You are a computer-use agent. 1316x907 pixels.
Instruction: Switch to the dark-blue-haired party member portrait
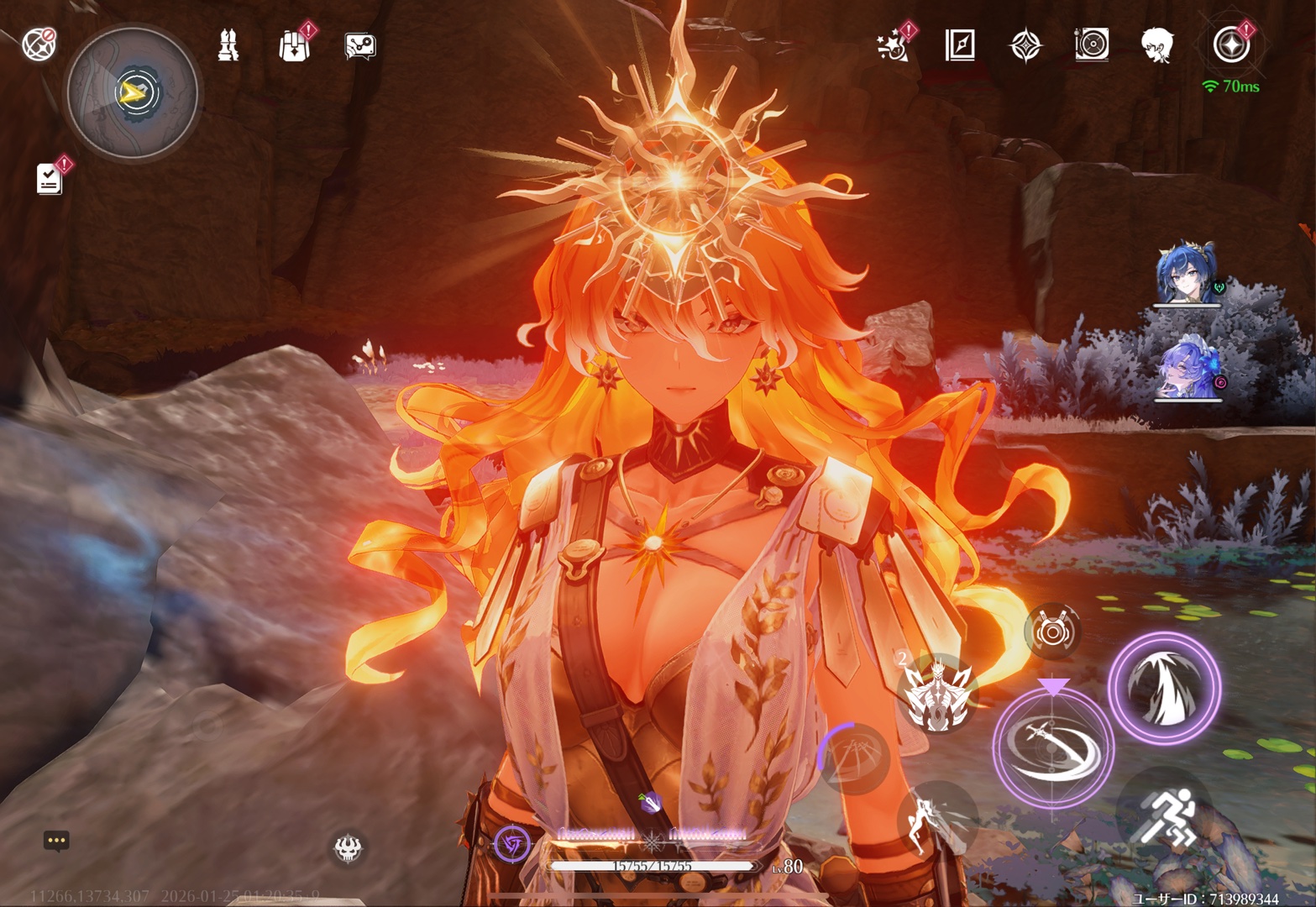coord(1186,275)
